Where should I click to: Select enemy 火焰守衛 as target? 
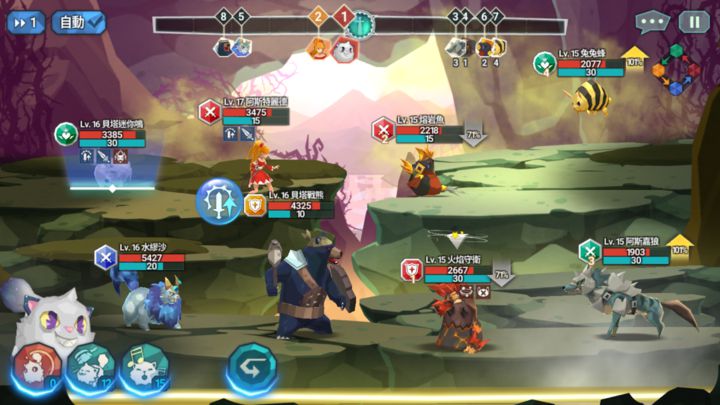point(454,316)
